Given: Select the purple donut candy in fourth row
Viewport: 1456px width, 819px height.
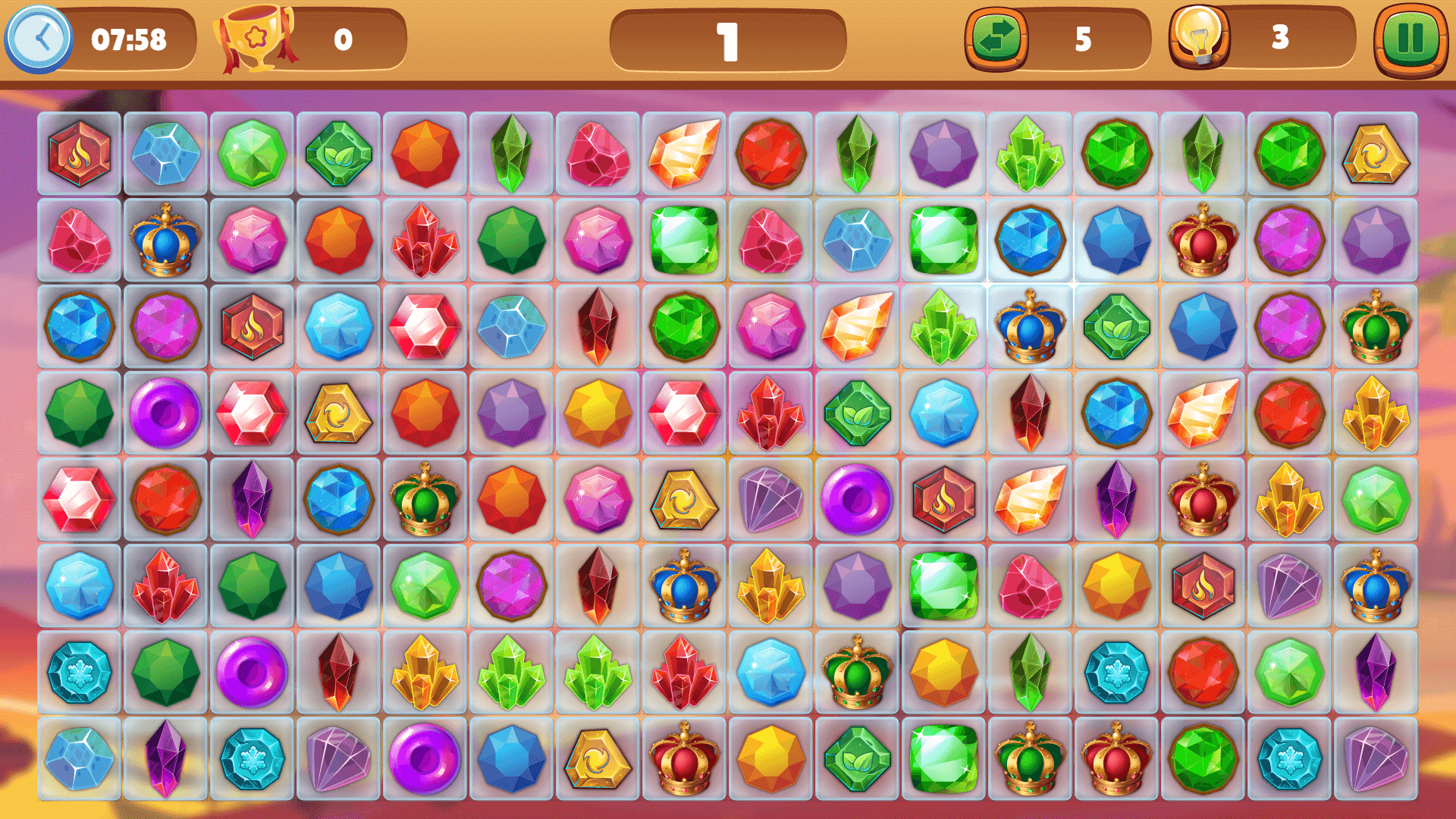Looking at the screenshot, I should (165, 413).
